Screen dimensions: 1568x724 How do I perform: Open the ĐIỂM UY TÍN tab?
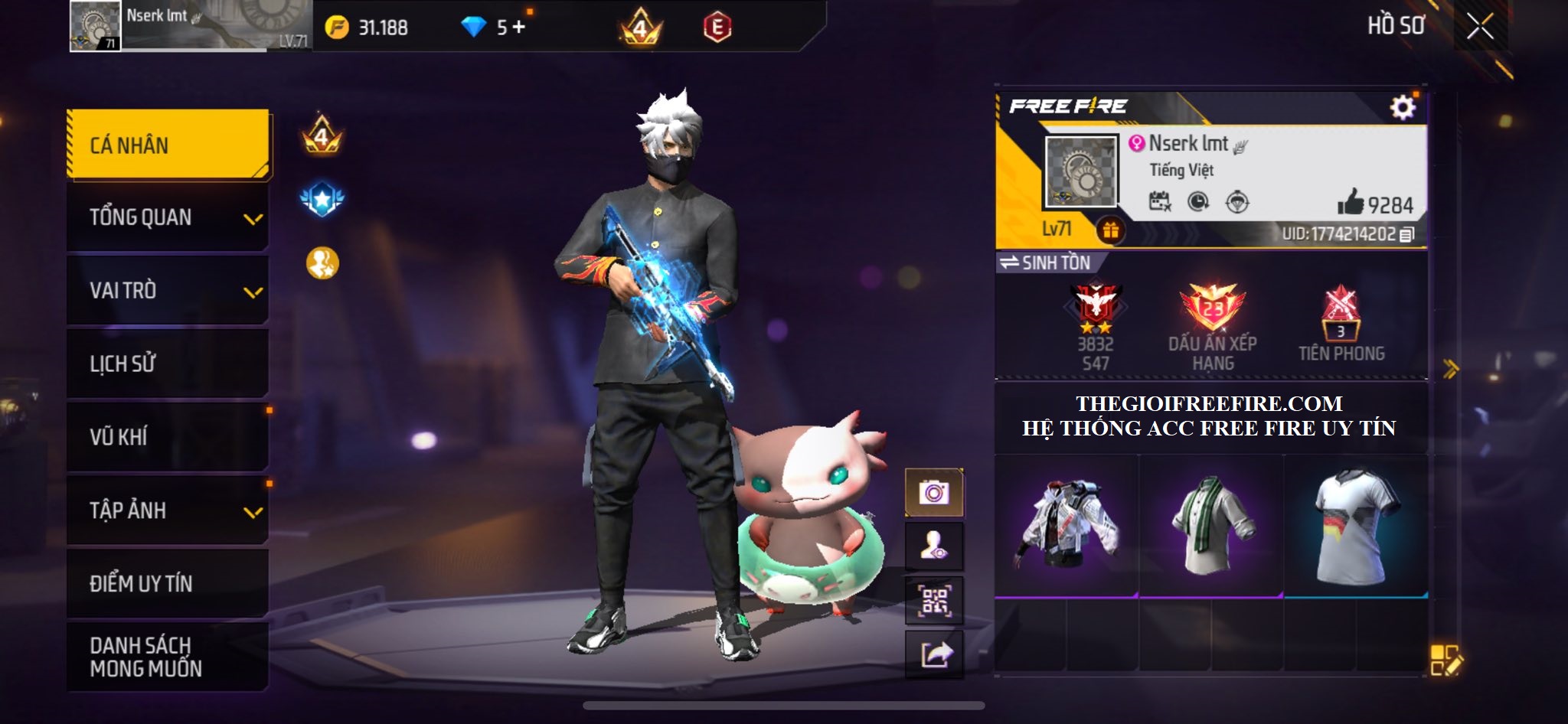(x=168, y=583)
